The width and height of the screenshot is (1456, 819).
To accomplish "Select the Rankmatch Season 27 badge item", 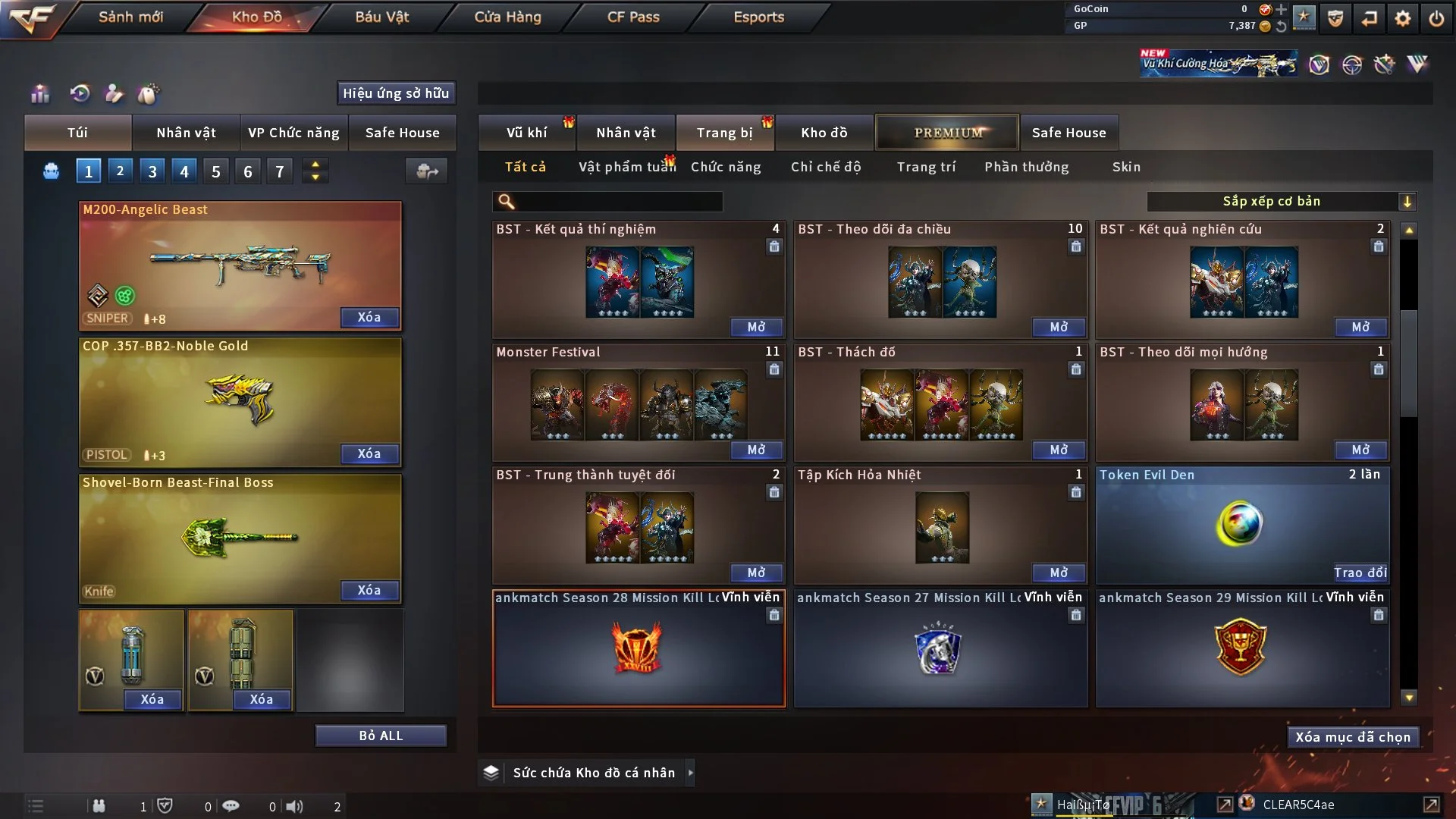I will [x=940, y=649].
